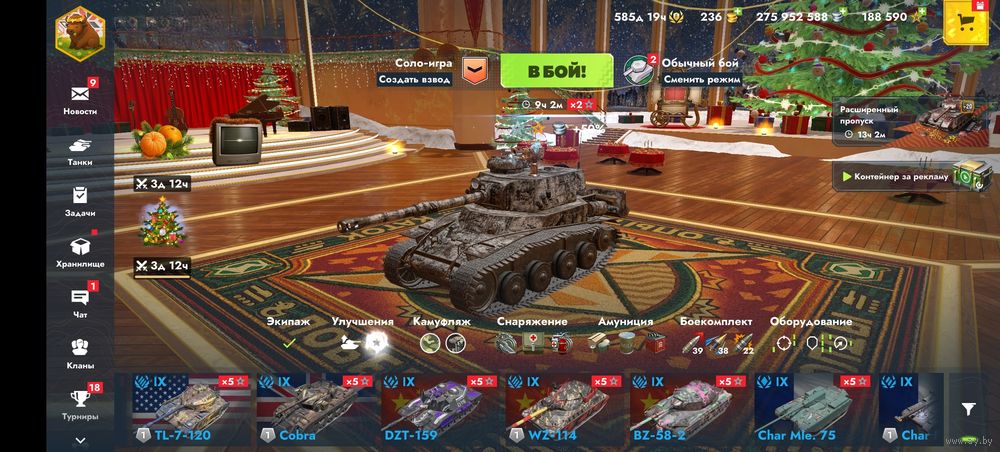Go to the Танки tanks section
Screen dimensions: 1000x452
tap(80, 148)
